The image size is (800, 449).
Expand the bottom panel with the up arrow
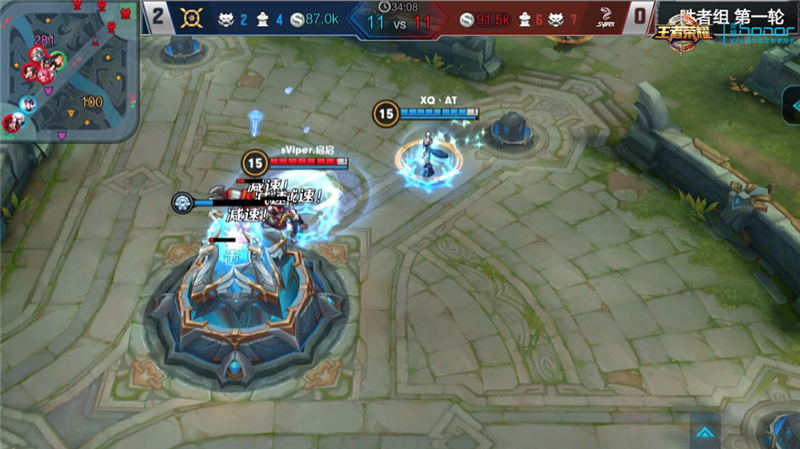pyautogui.click(x=706, y=432)
